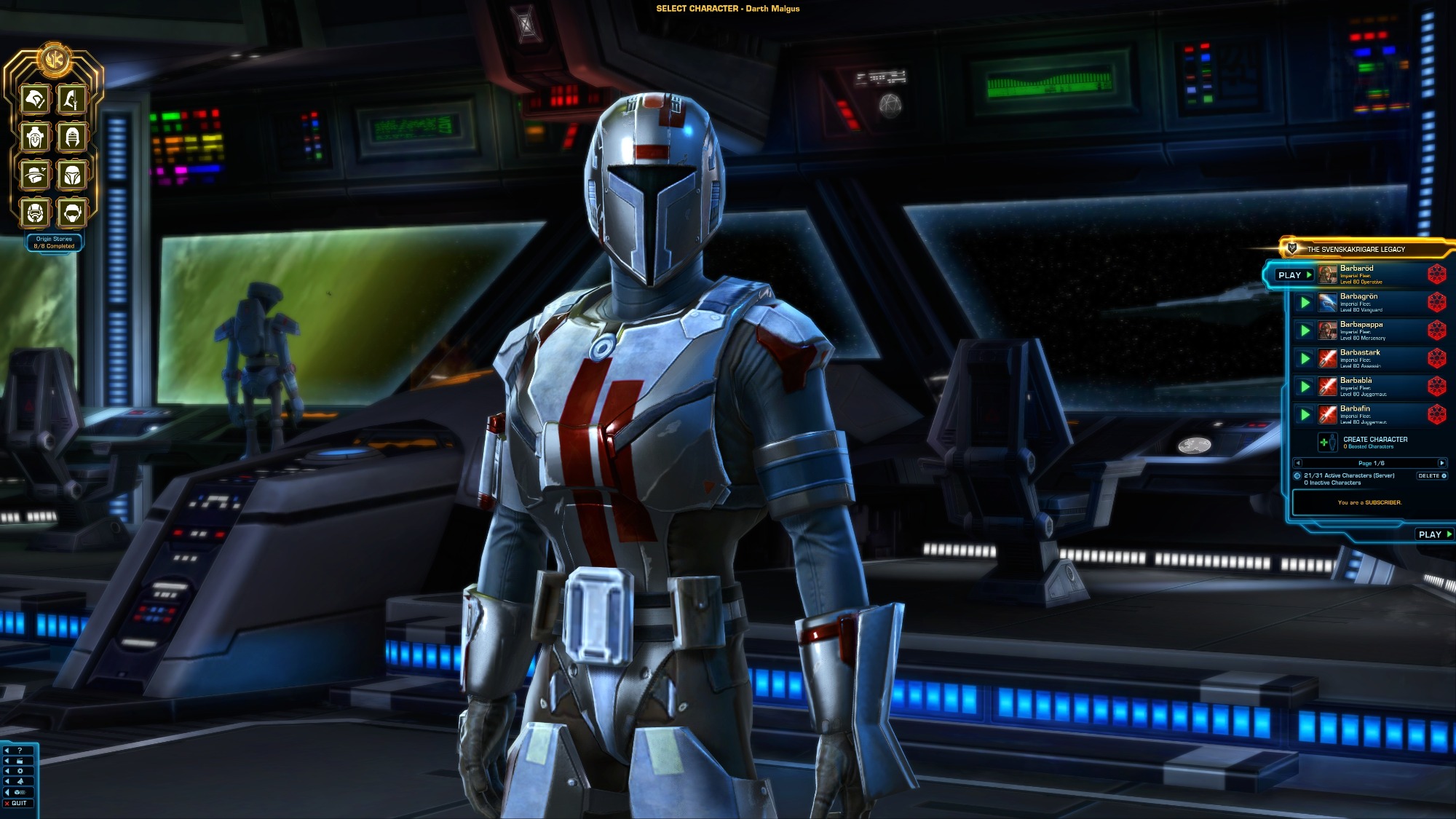
Task: Click the Smuggler hat origin story icon
Action: click(35, 175)
